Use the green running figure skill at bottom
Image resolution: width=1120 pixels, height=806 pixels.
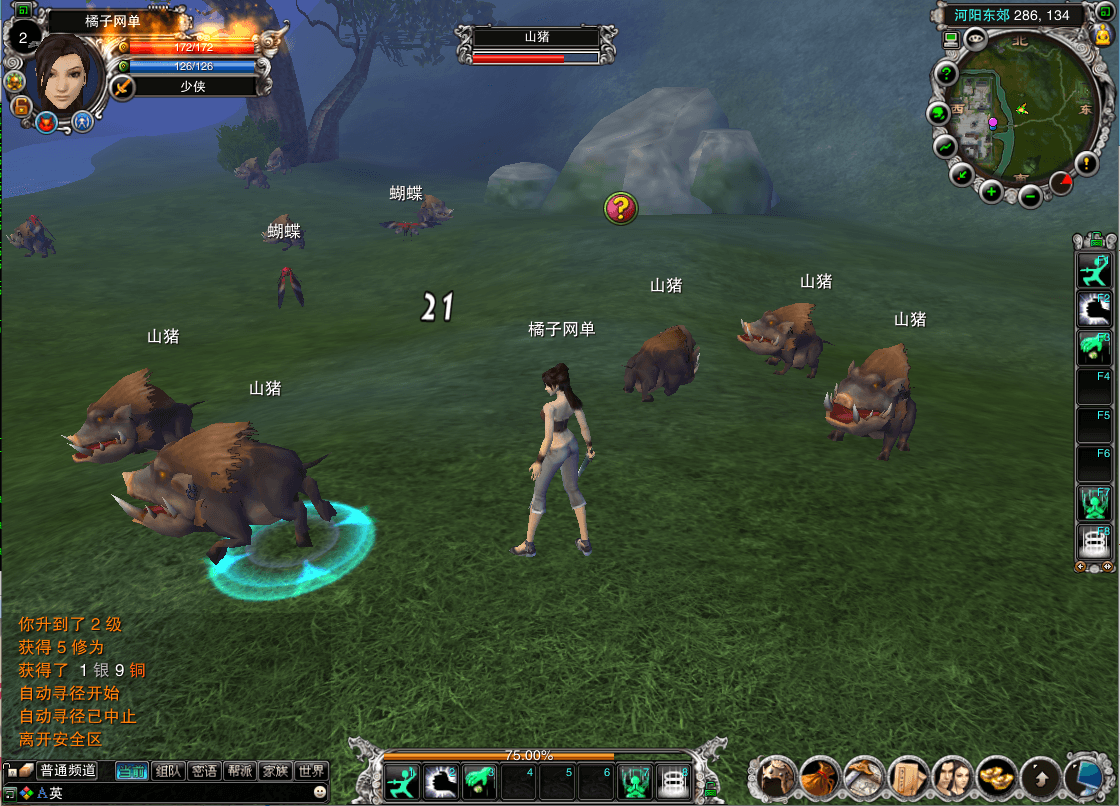(x=402, y=780)
